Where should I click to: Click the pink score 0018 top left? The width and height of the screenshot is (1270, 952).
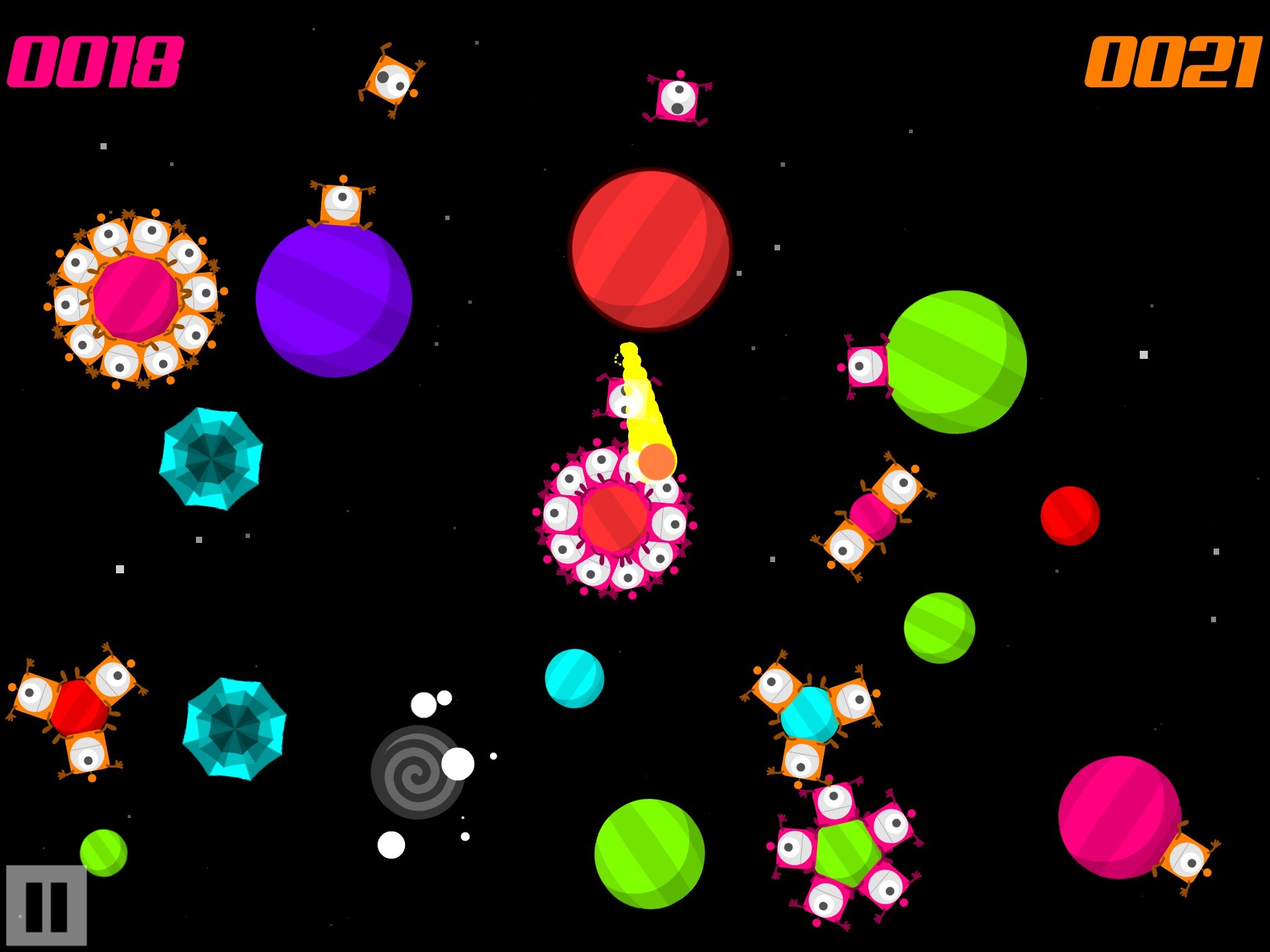[96, 62]
